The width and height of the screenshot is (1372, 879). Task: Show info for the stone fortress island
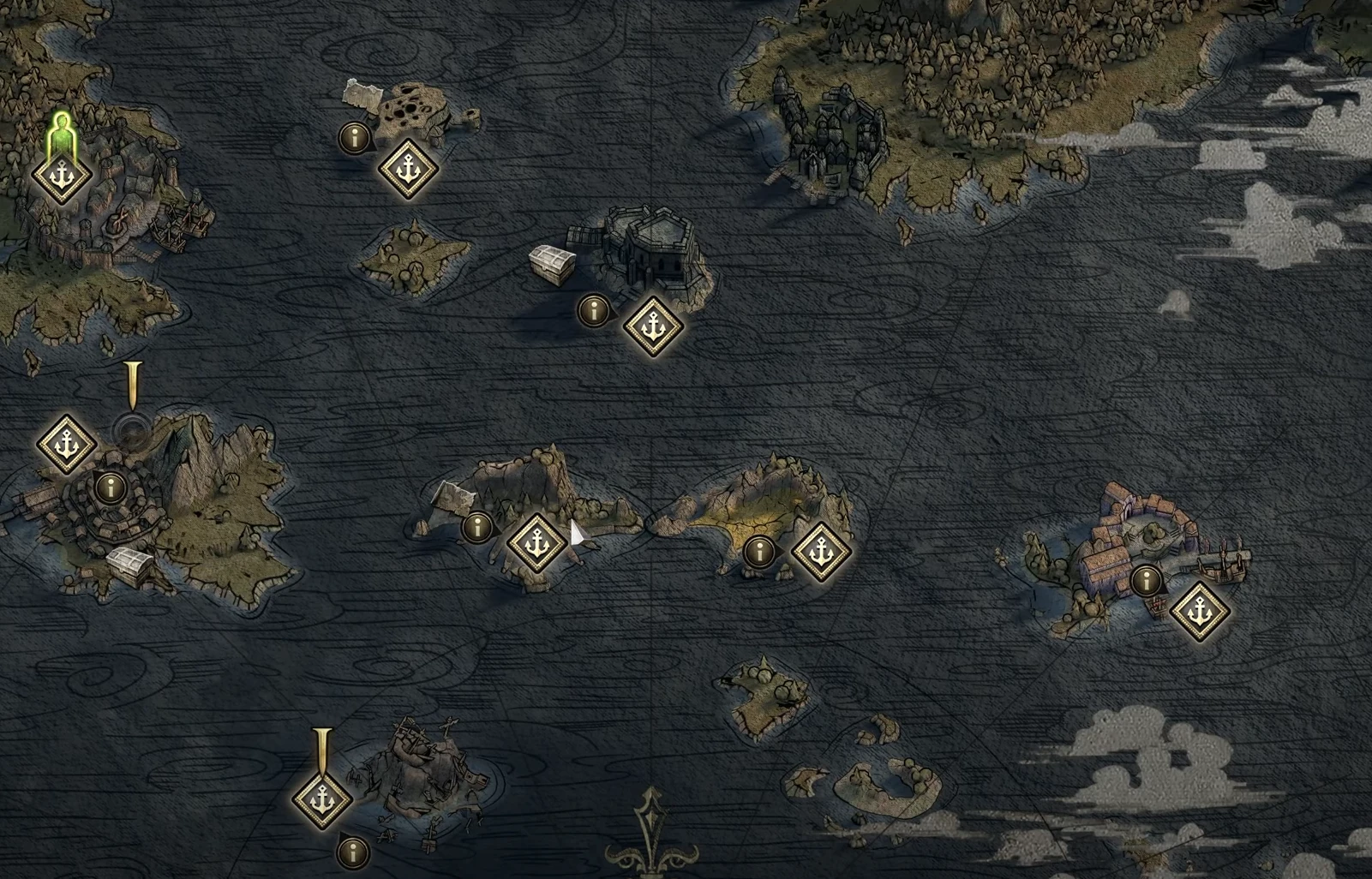[x=593, y=308]
